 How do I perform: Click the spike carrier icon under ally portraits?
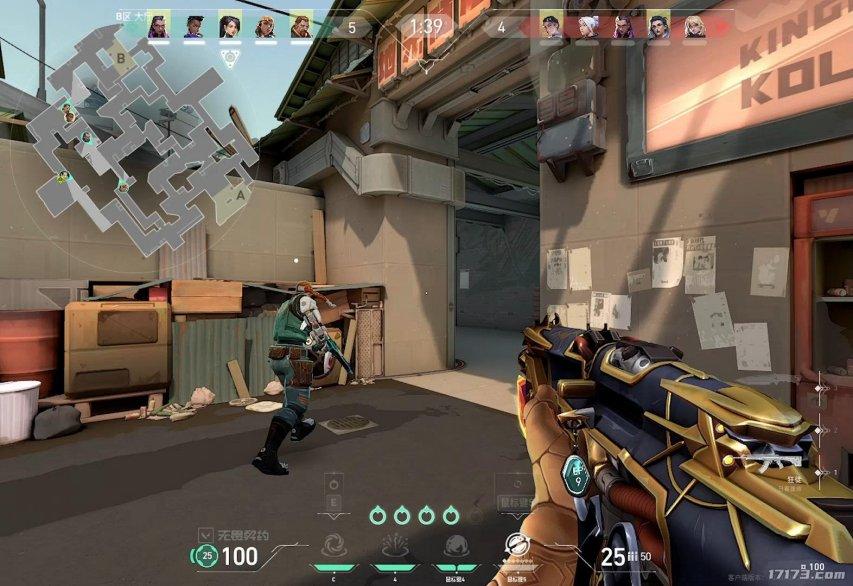tap(229, 58)
